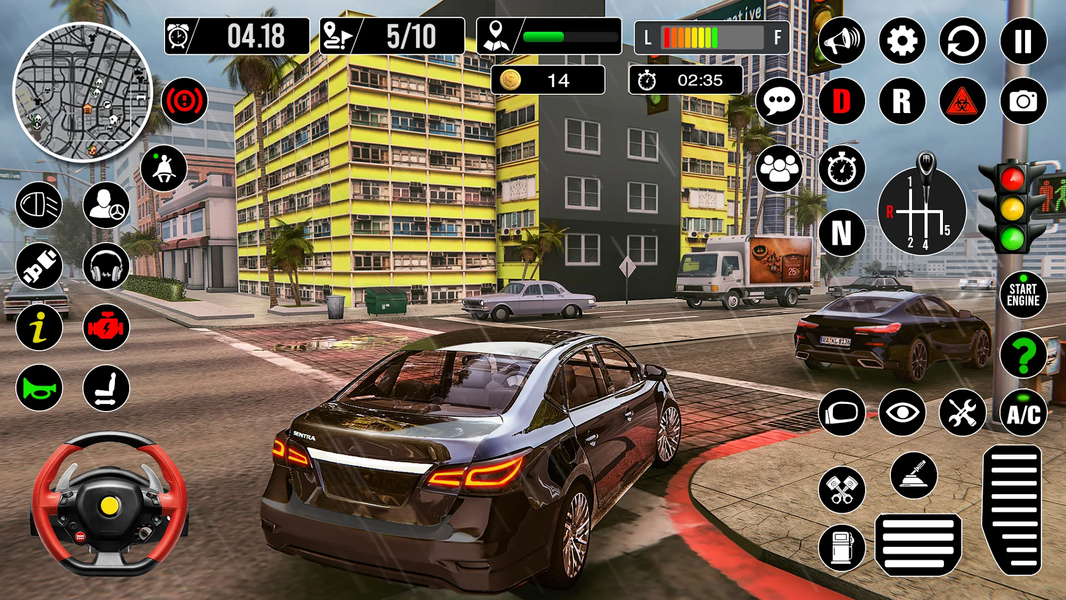Toggle the headlights icon
Viewport: 1066px width, 600px height.
pyautogui.click(x=39, y=205)
